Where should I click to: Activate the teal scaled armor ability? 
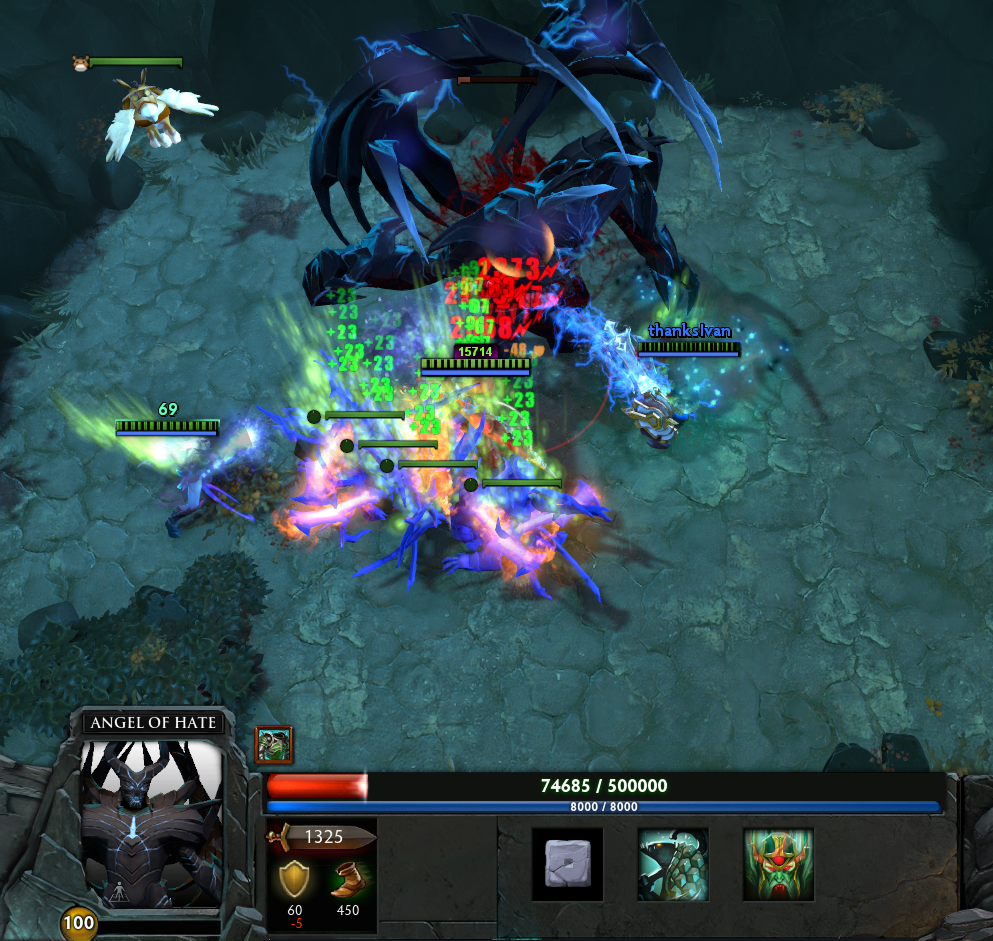tap(673, 864)
